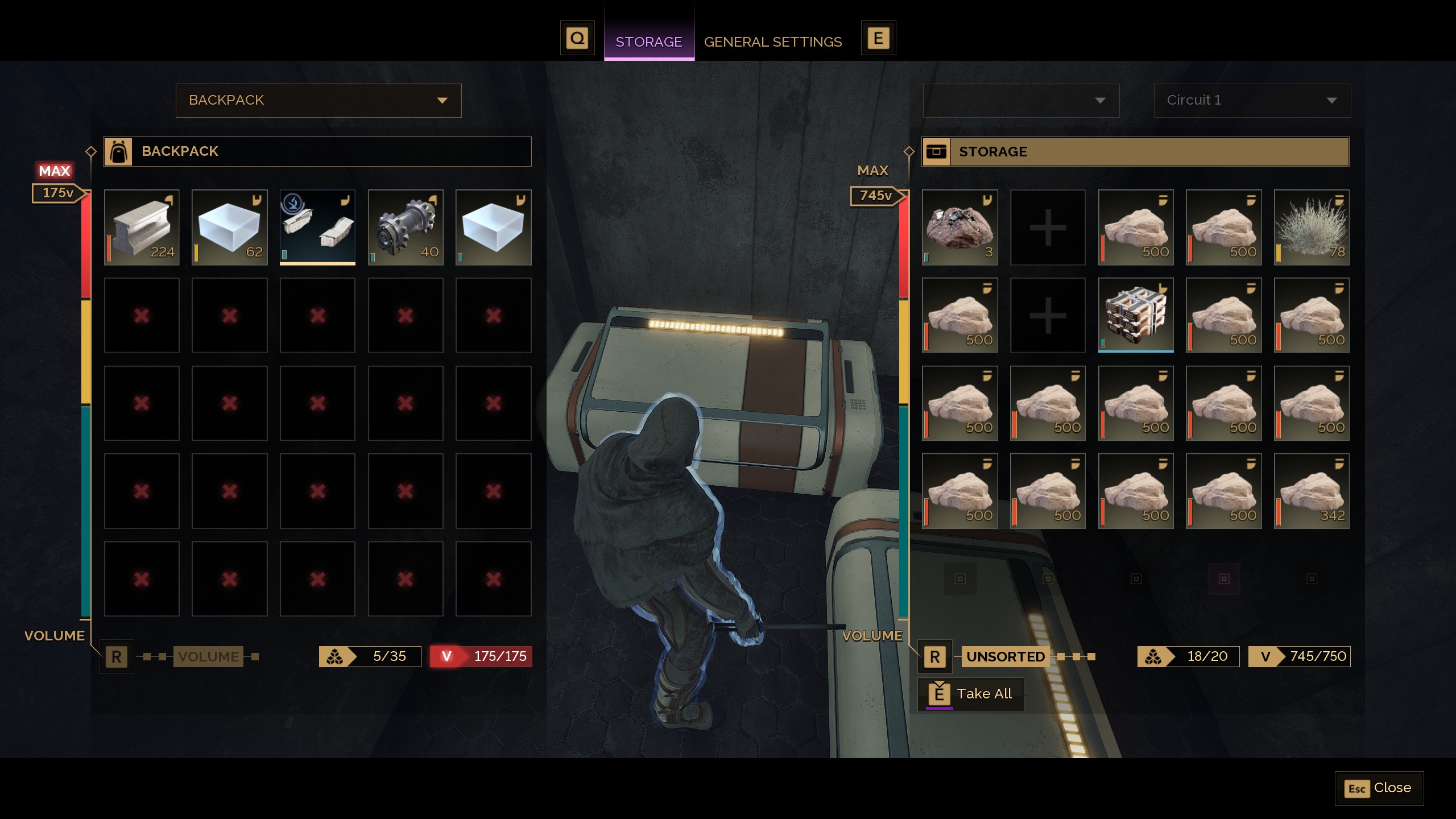Select the gear component stack of 40
The image size is (1456, 819).
tap(406, 227)
